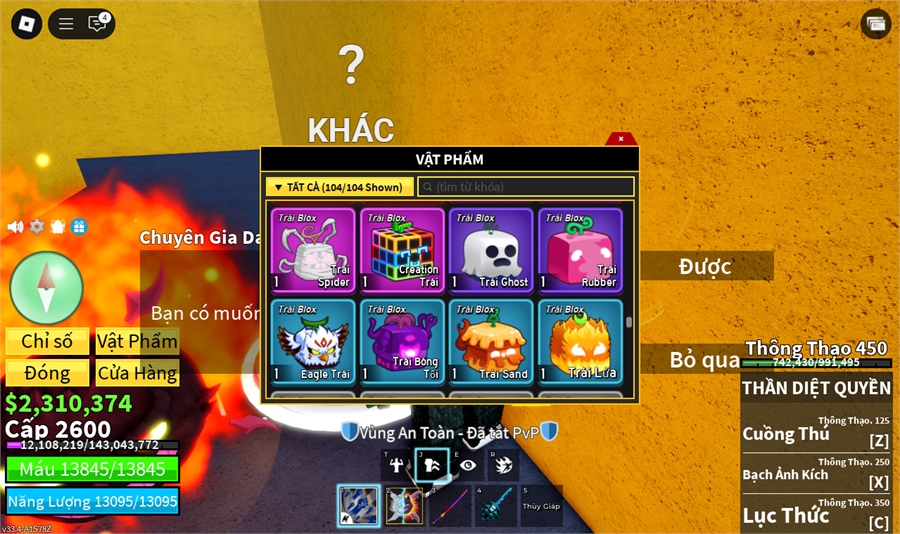
Task: Open the TẤT CẢ filter dropdown
Action: [x=340, y=187]
